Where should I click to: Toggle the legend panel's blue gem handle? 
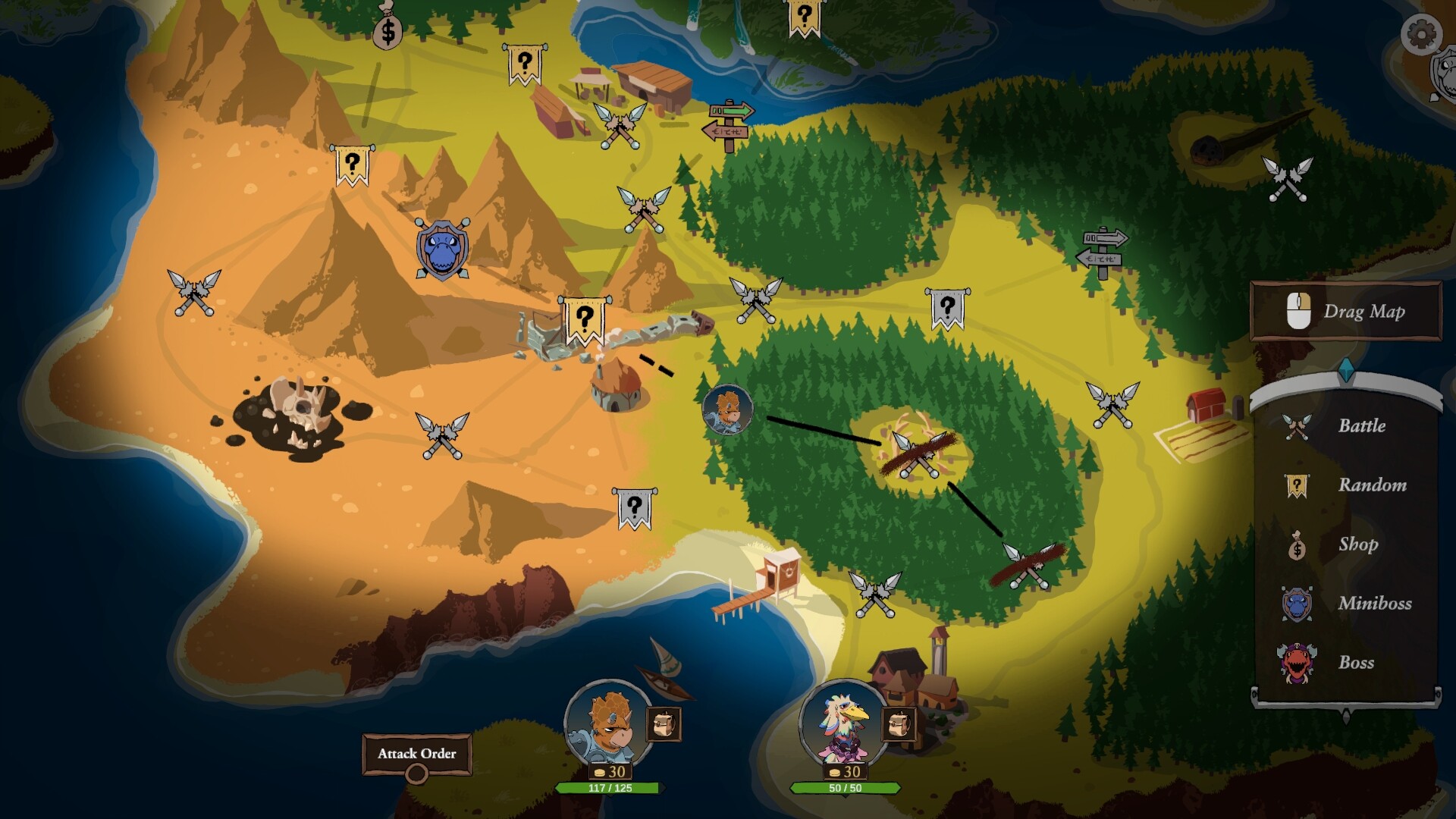[1346, 370]
